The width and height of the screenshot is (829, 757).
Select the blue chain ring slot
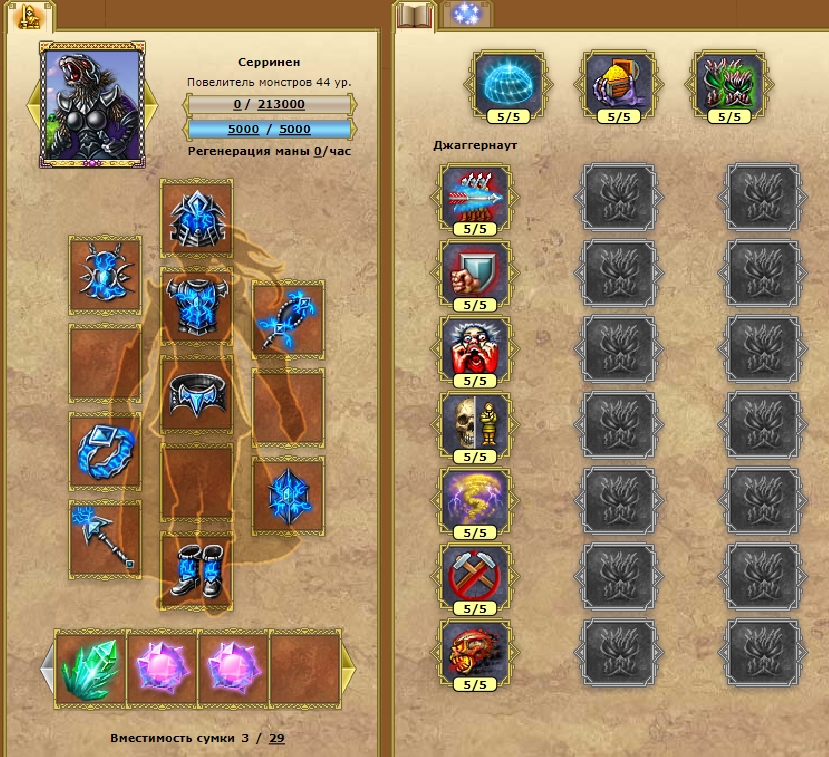(x=105, y=450)
